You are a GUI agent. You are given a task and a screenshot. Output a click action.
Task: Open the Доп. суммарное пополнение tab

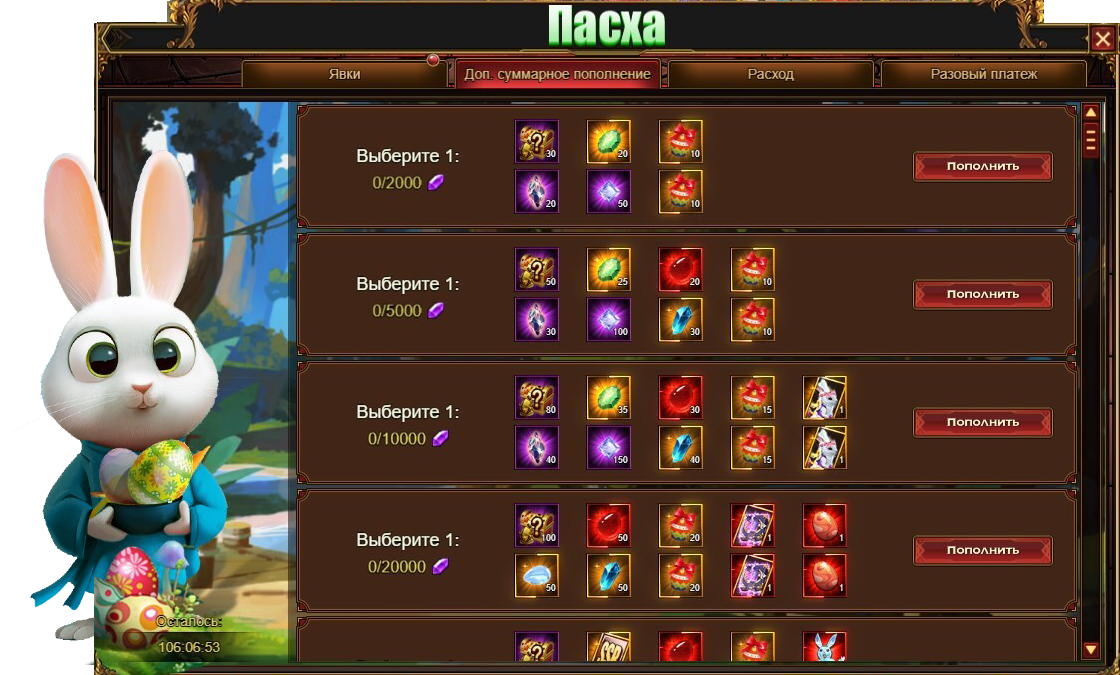[557, 74]
